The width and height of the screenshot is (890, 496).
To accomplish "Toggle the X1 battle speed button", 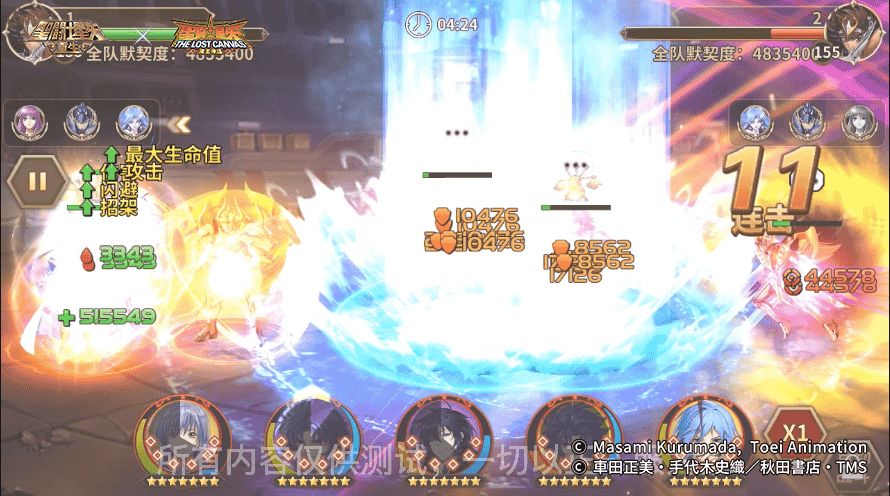I will click(795, 432).
